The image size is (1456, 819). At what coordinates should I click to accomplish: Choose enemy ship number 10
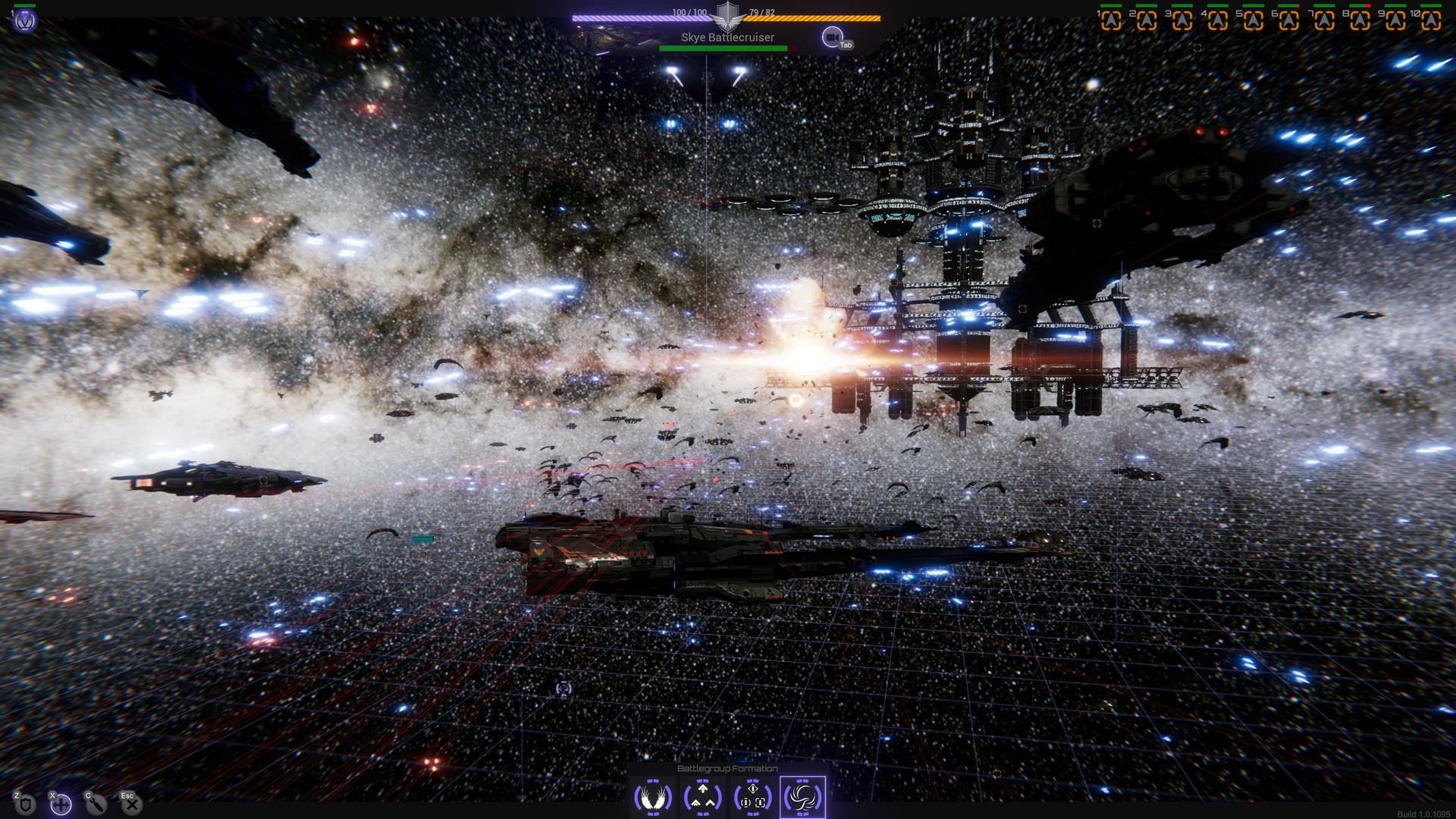(x=1431, y=20)
